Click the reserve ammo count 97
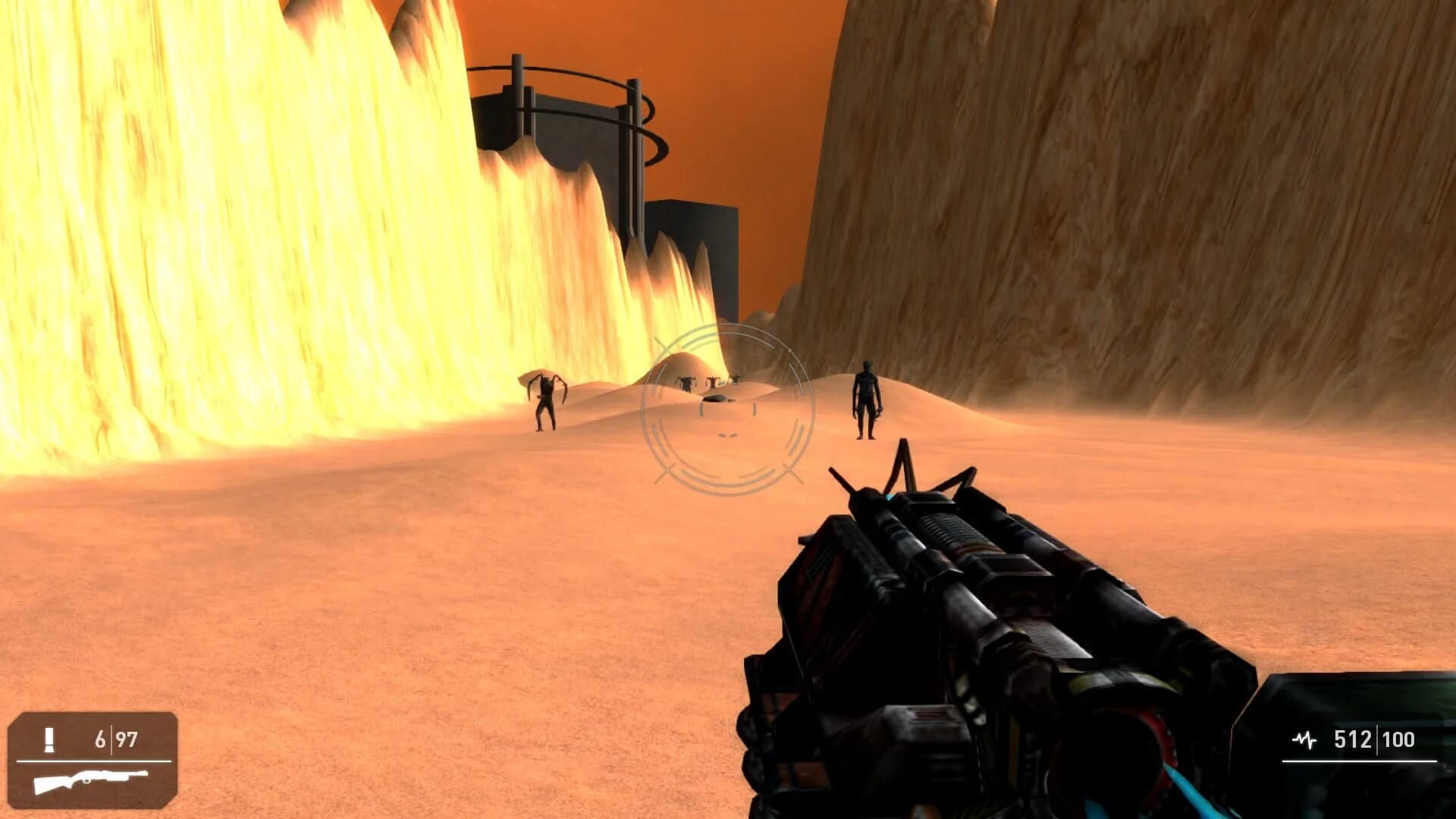 pyautogui.click(x=125, y=737)
